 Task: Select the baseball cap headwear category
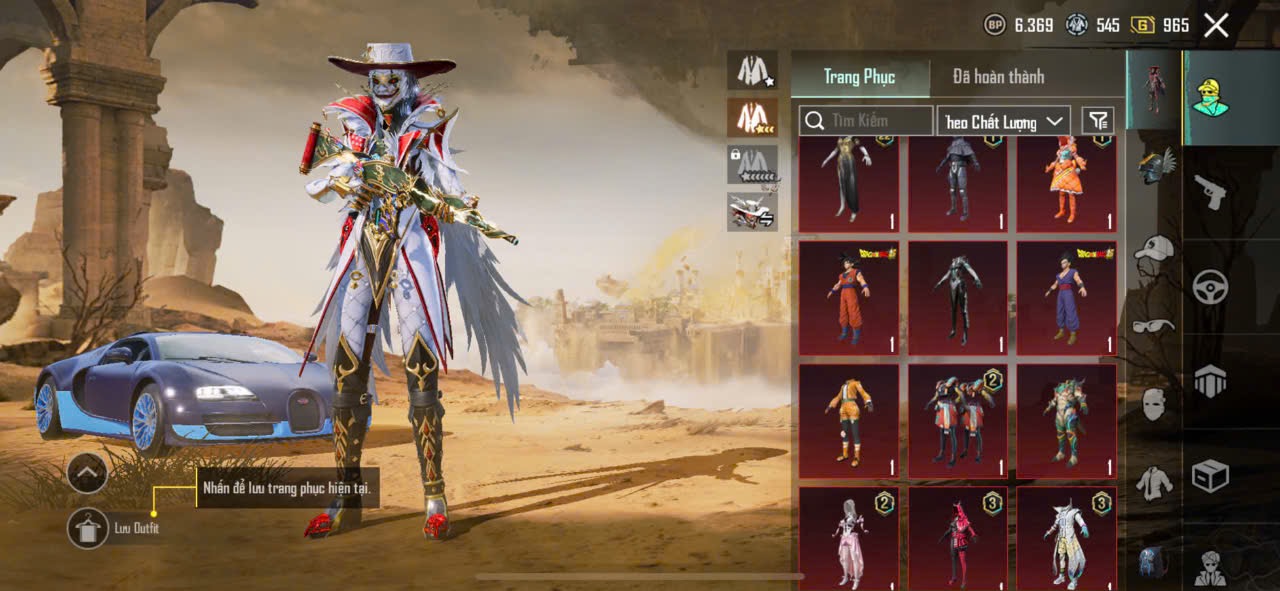pyautogui.click(x=1154, y=247)
